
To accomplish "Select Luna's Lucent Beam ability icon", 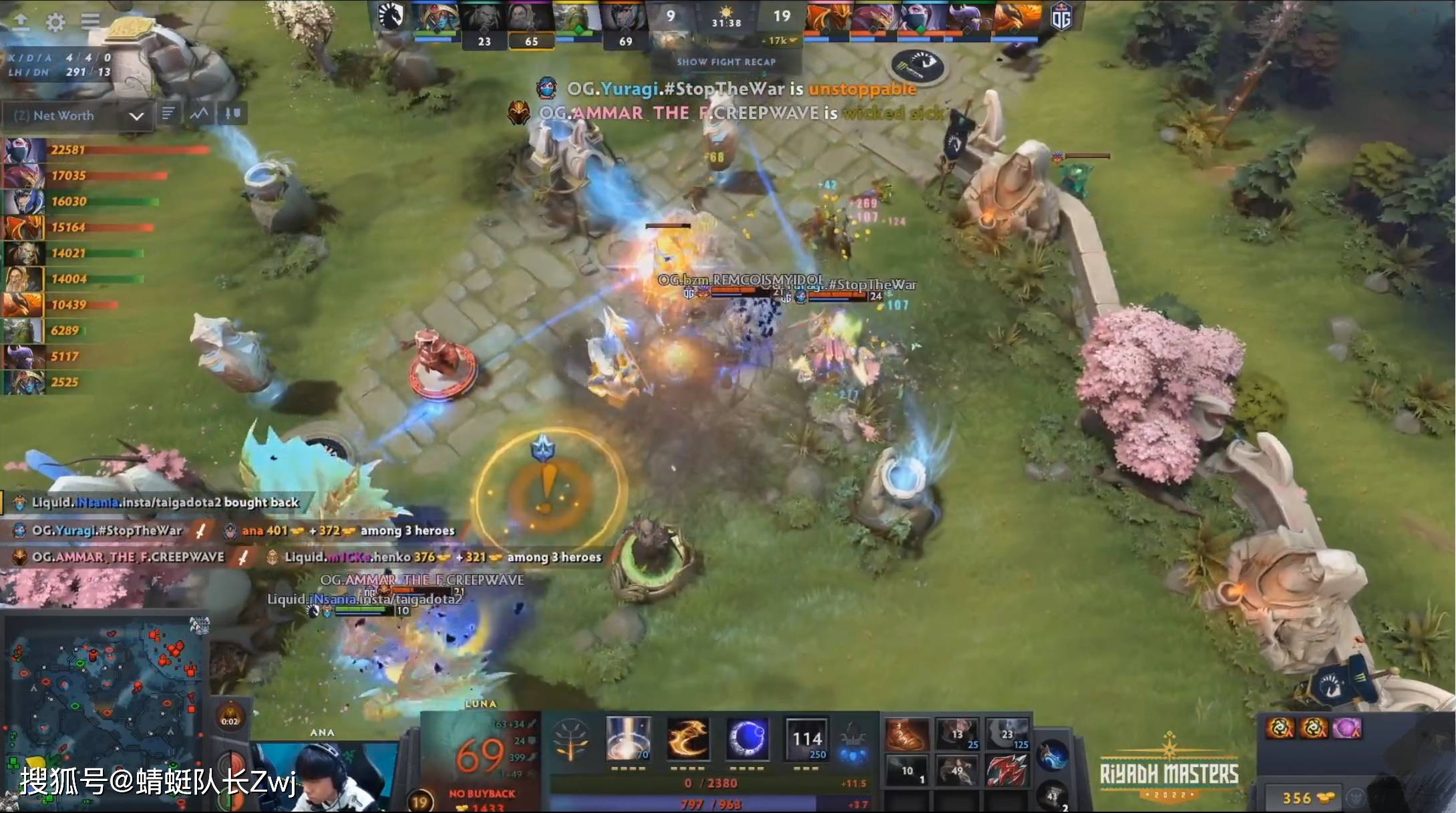I will [x=628, y=738].
